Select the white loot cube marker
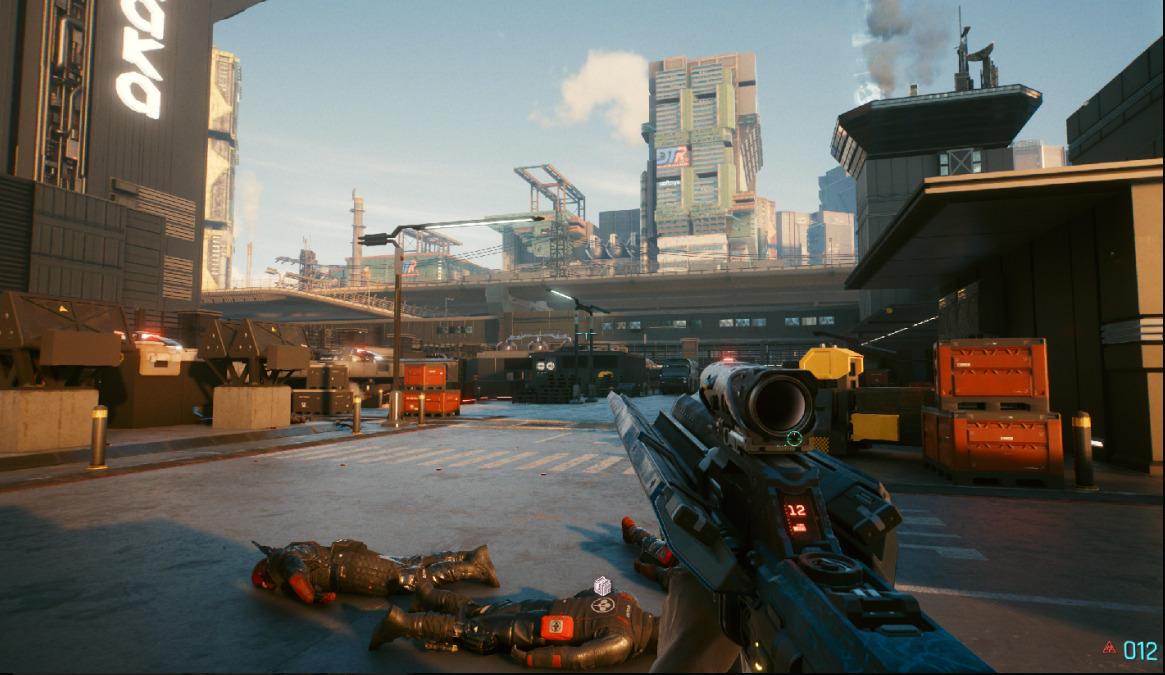Viewport: 1165px width, 675px height. 602,585
